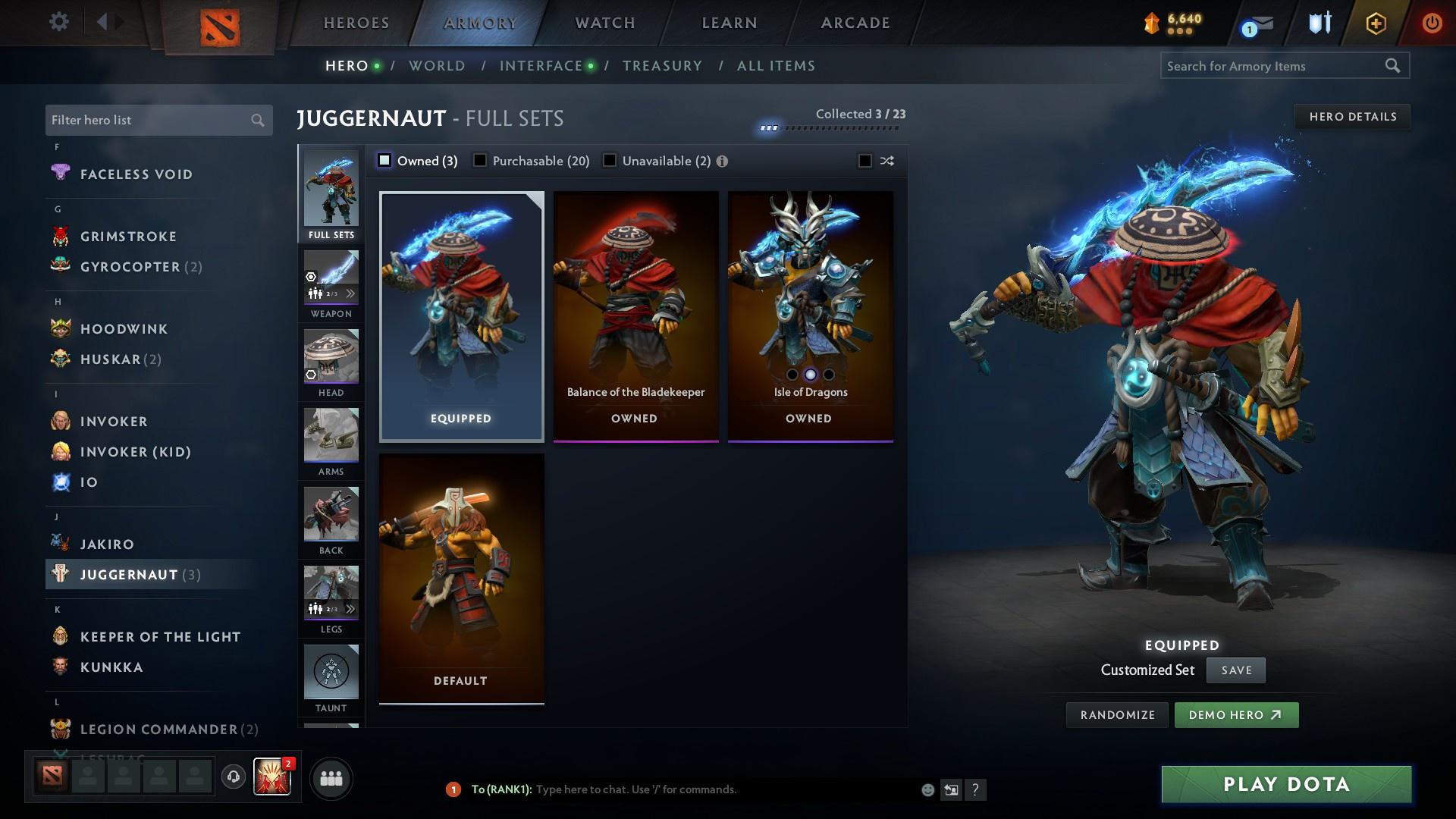
Task: Open the notifications envelope at top right
Action: pyautogui.click(x=1257, y=24)
